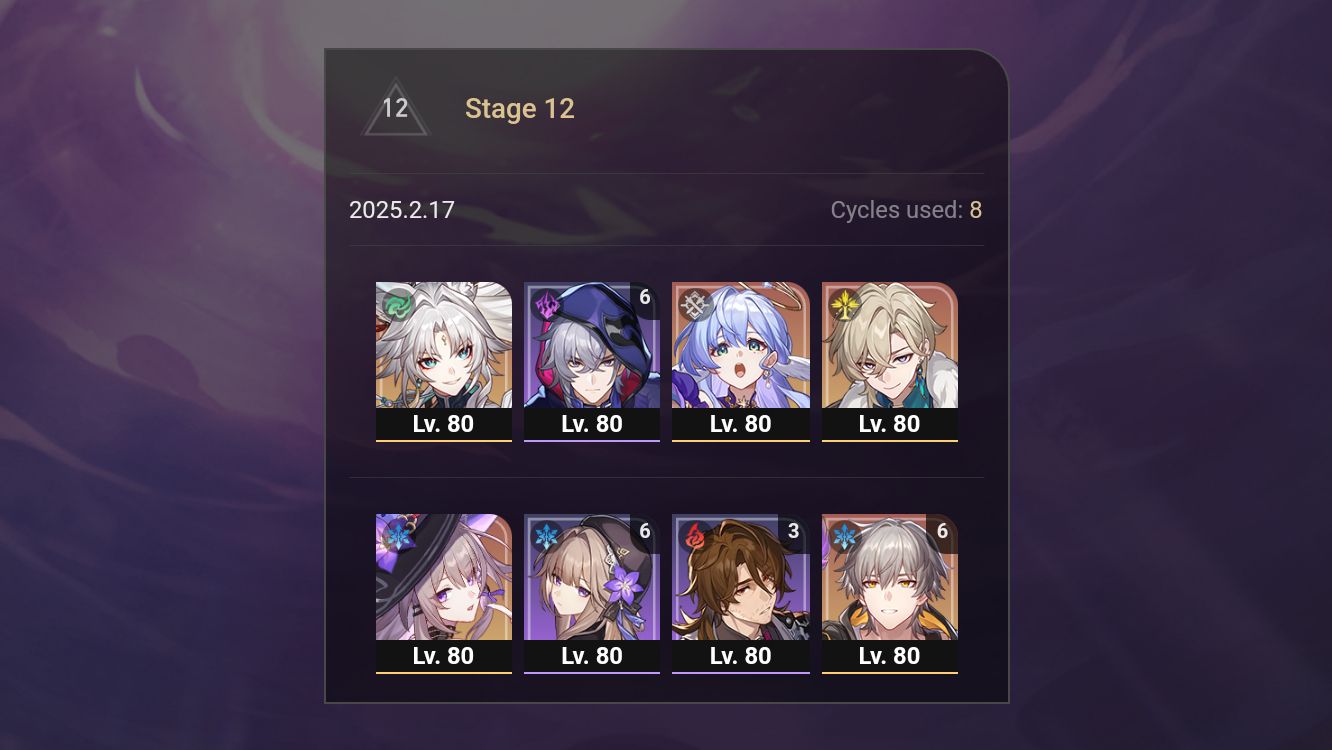Click the Cycles used value
This screenshot has height=750, width=1332.
pyautogui.click(x=975, y=210)
